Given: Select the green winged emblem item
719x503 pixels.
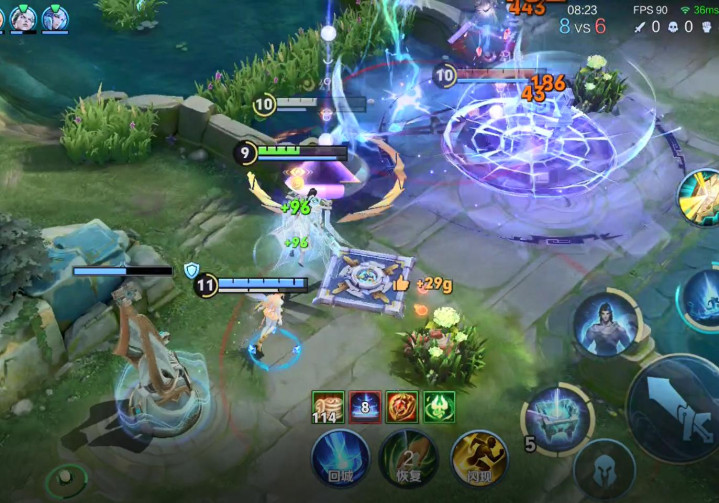Looking at the screenshot, I should [439, 407].
